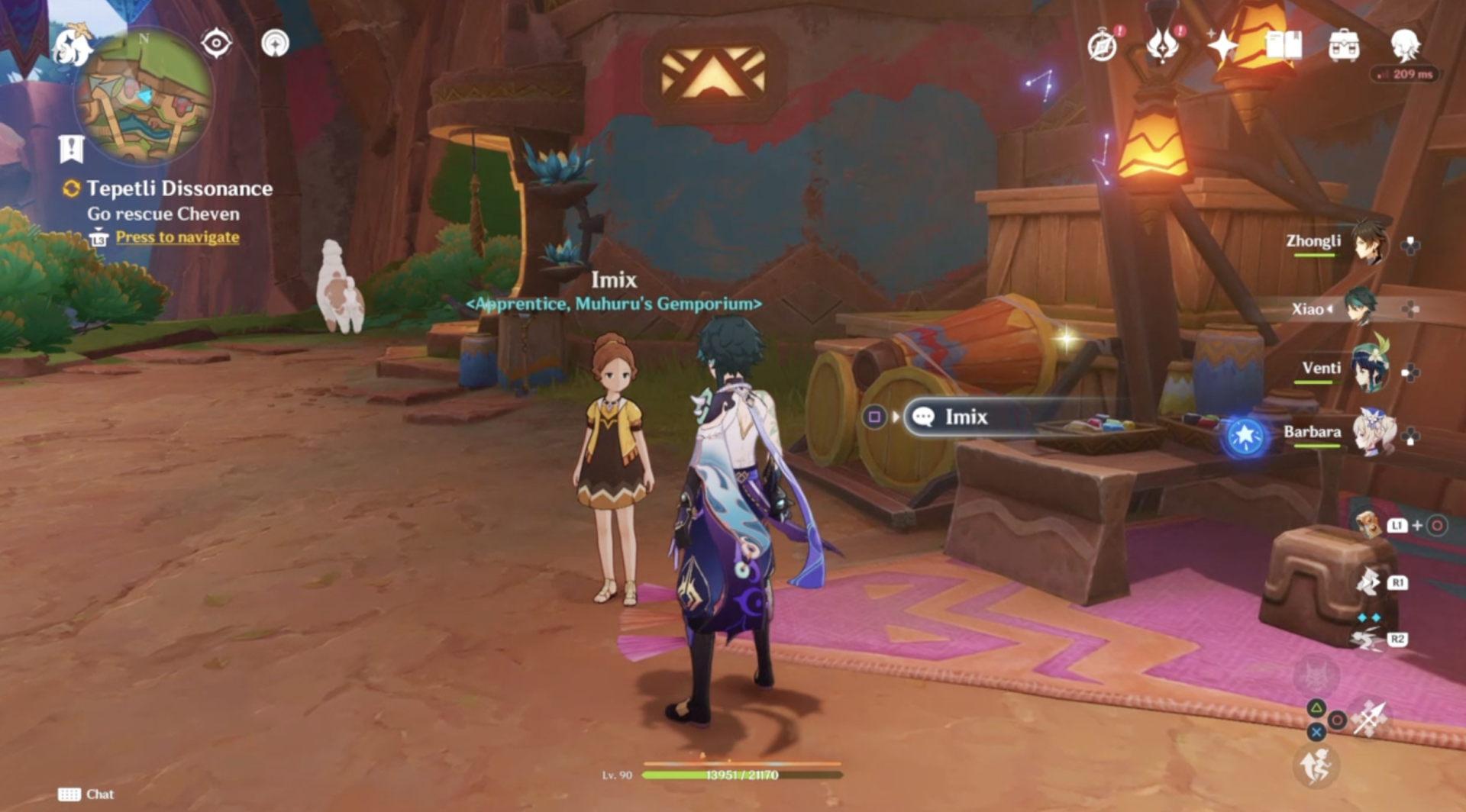Open the battle pass icon
This screenshot has height=812, width=1466.
pyautogui.click(x=1161, y=46)
